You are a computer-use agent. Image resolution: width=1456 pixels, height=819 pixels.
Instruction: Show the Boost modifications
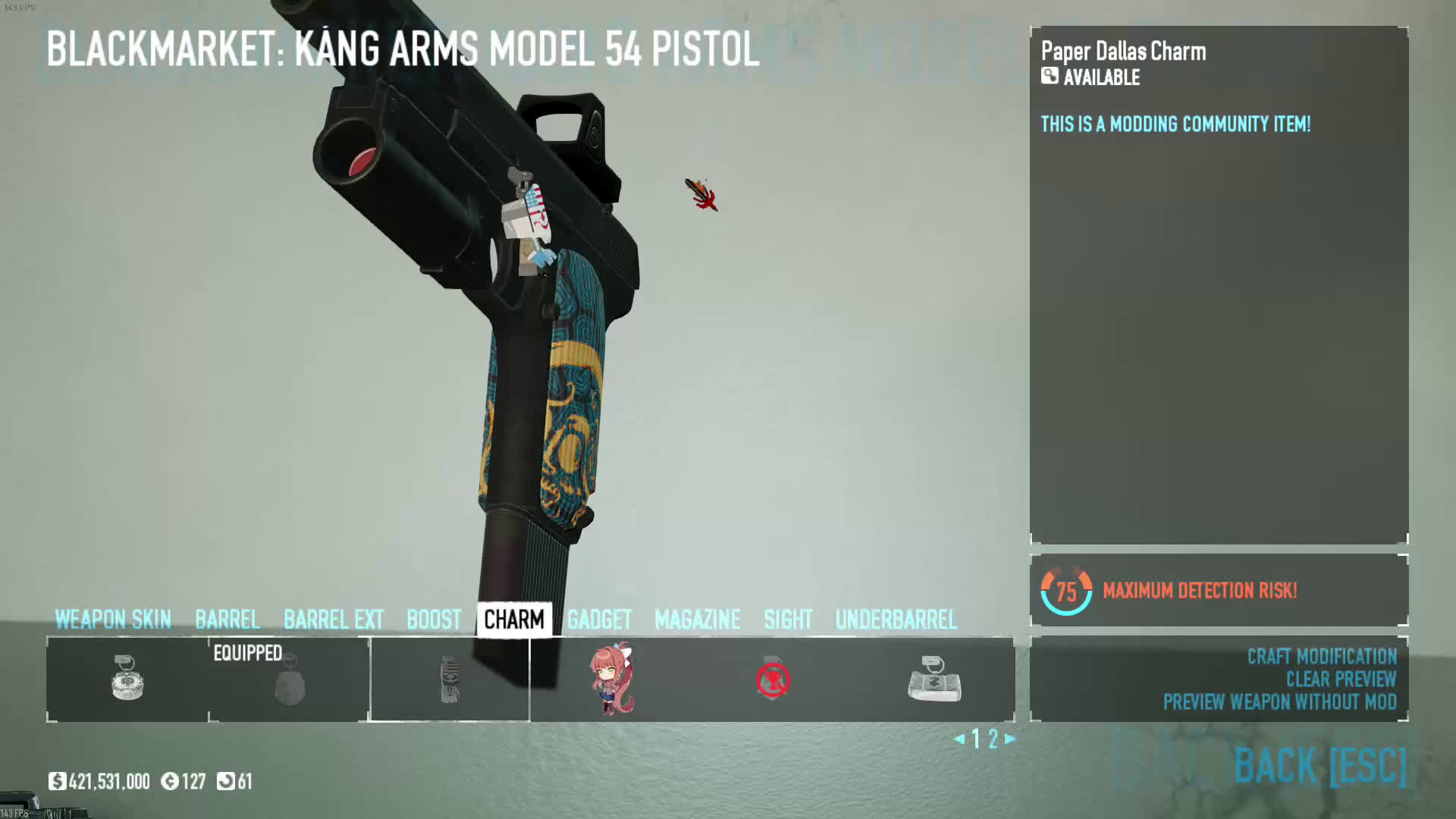434,620
